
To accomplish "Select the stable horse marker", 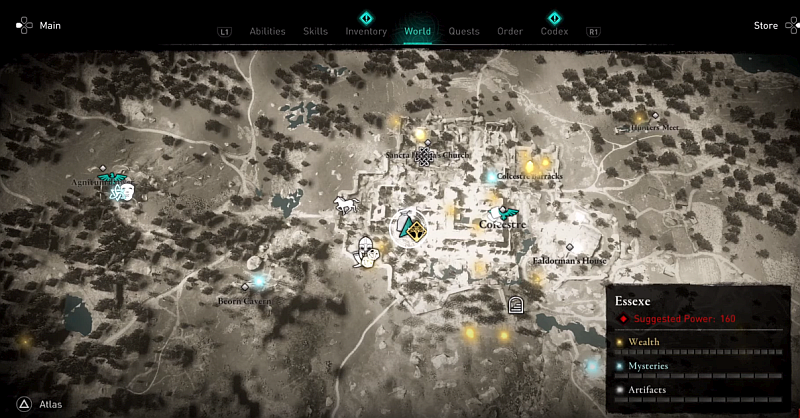I will (345, 204).
